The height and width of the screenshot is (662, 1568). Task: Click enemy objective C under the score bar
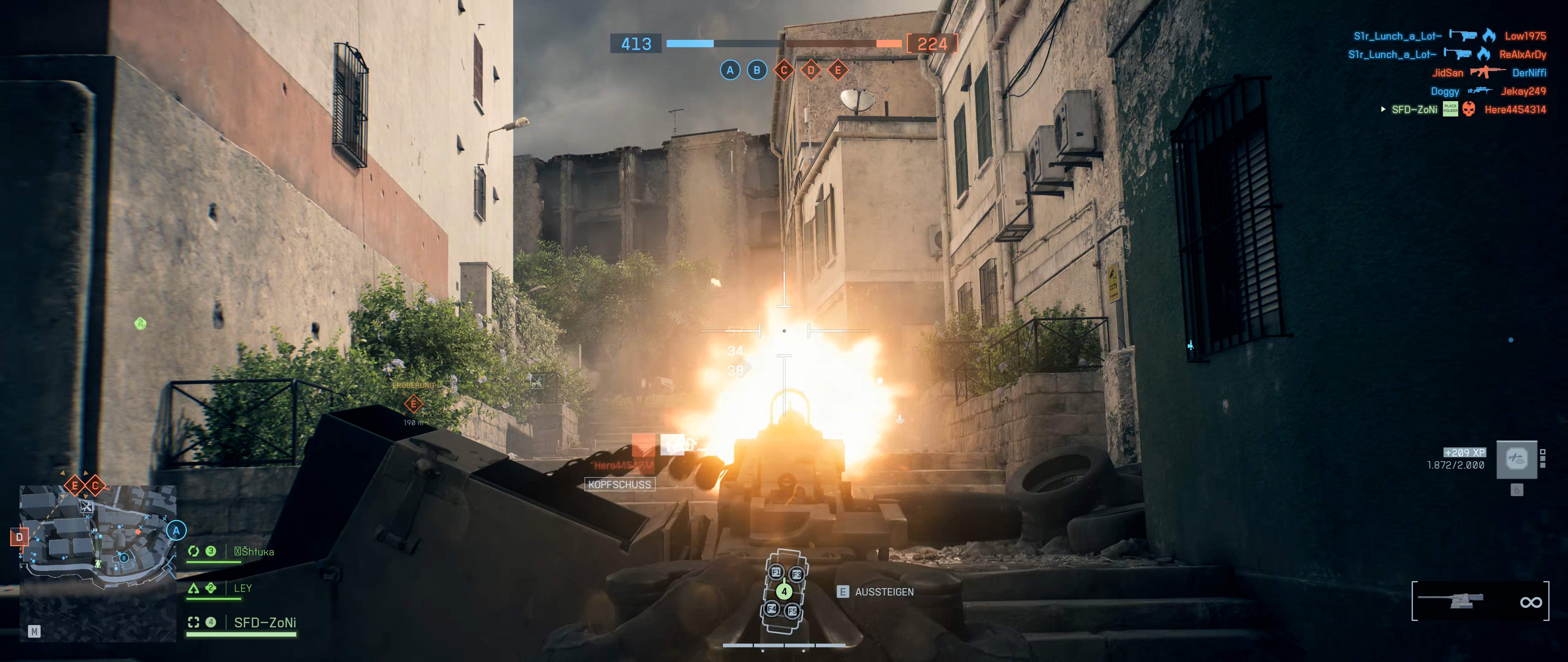click(784, 70)
